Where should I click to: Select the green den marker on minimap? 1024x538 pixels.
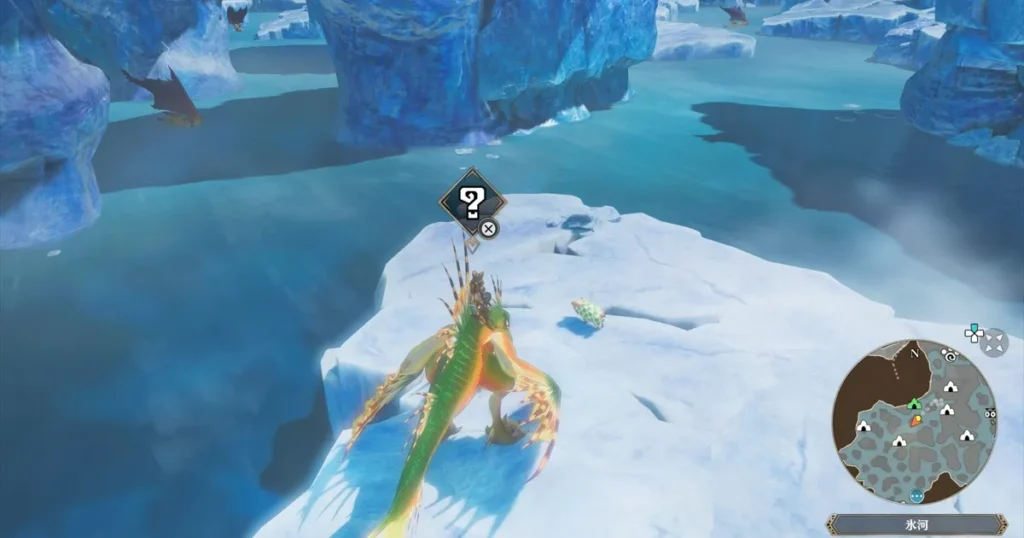pos(912,403)
